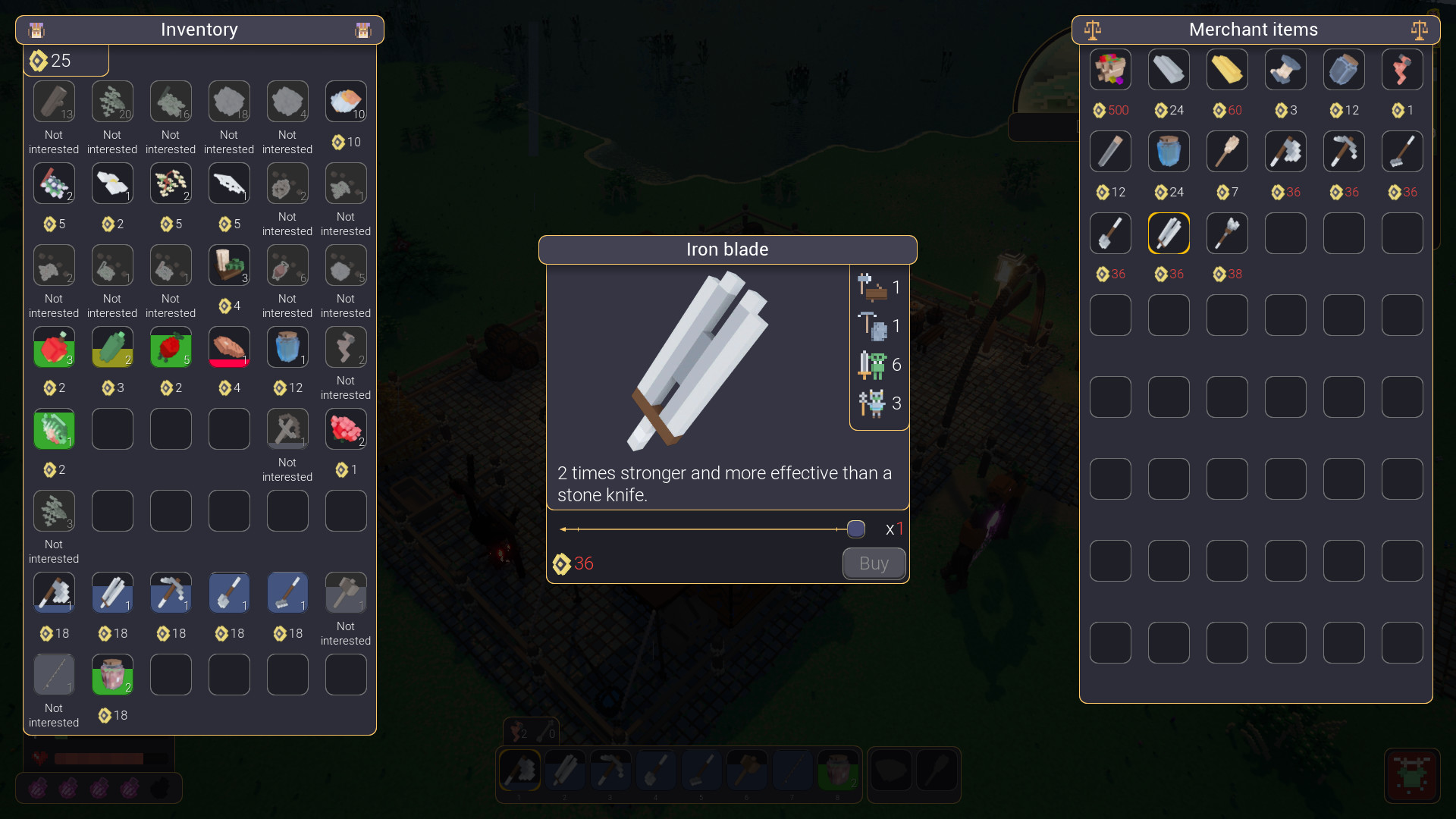Click the backpack icon beside the Inventory title

36,30
